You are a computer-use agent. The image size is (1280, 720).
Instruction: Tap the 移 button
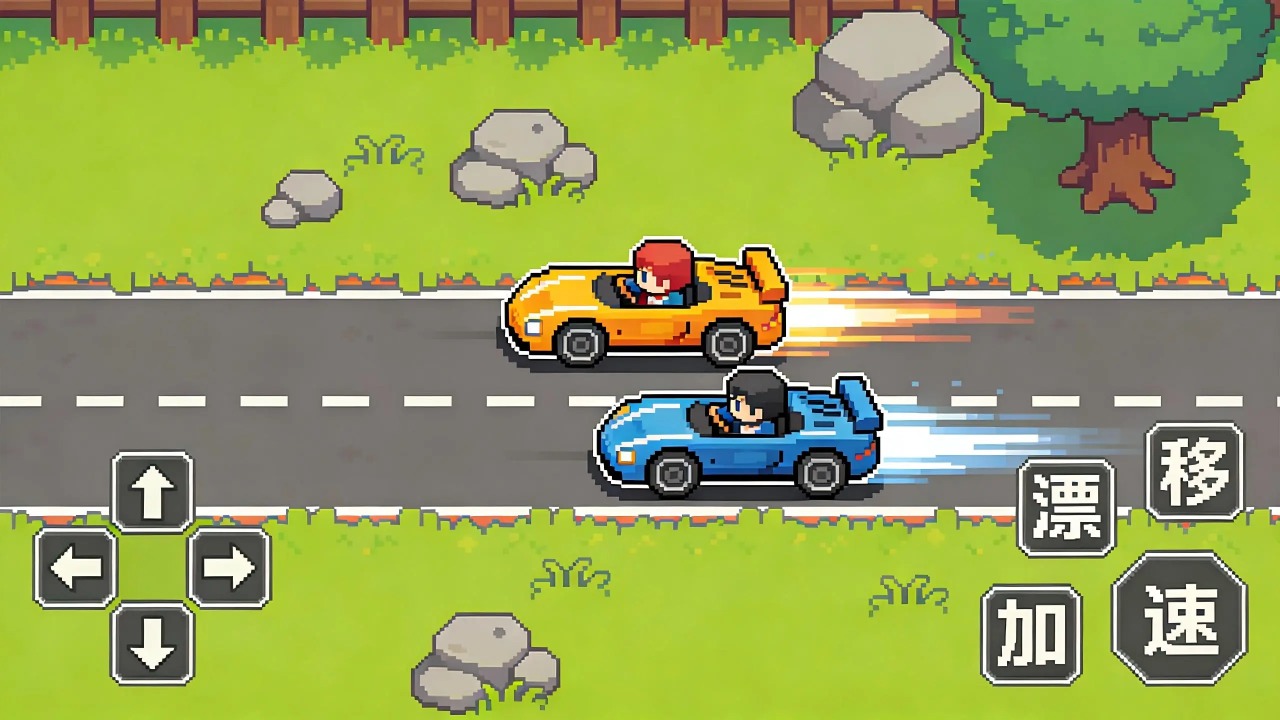point(1194,471)
